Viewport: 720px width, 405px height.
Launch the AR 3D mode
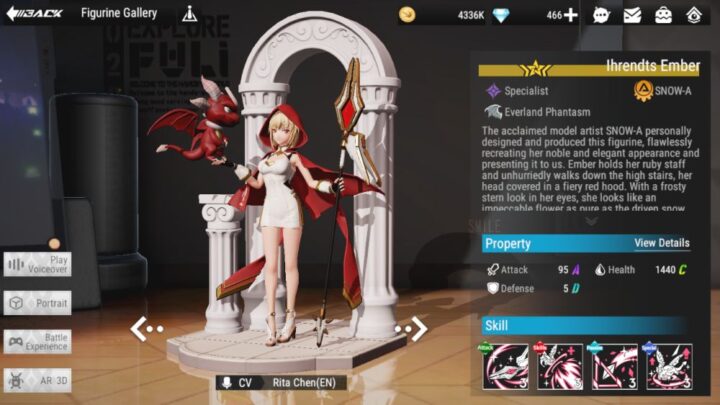pos(37,380)
